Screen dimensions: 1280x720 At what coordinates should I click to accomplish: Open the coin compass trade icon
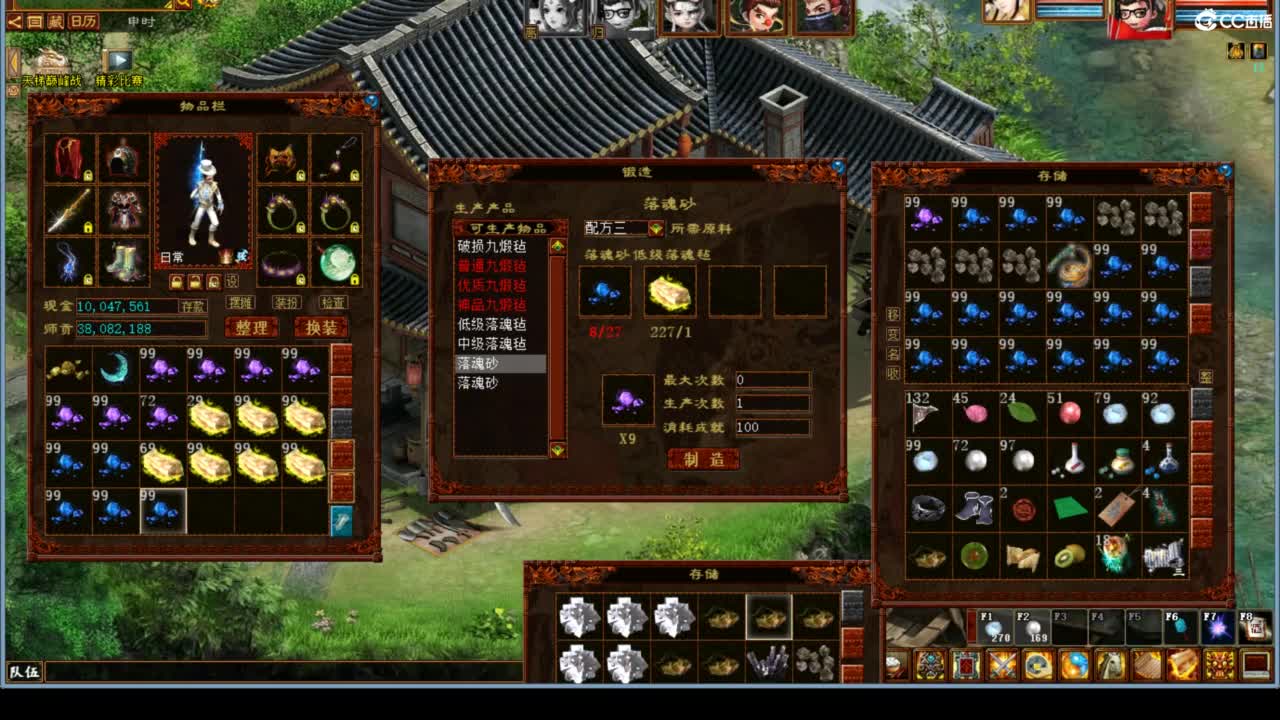[x=1039, y=664]
